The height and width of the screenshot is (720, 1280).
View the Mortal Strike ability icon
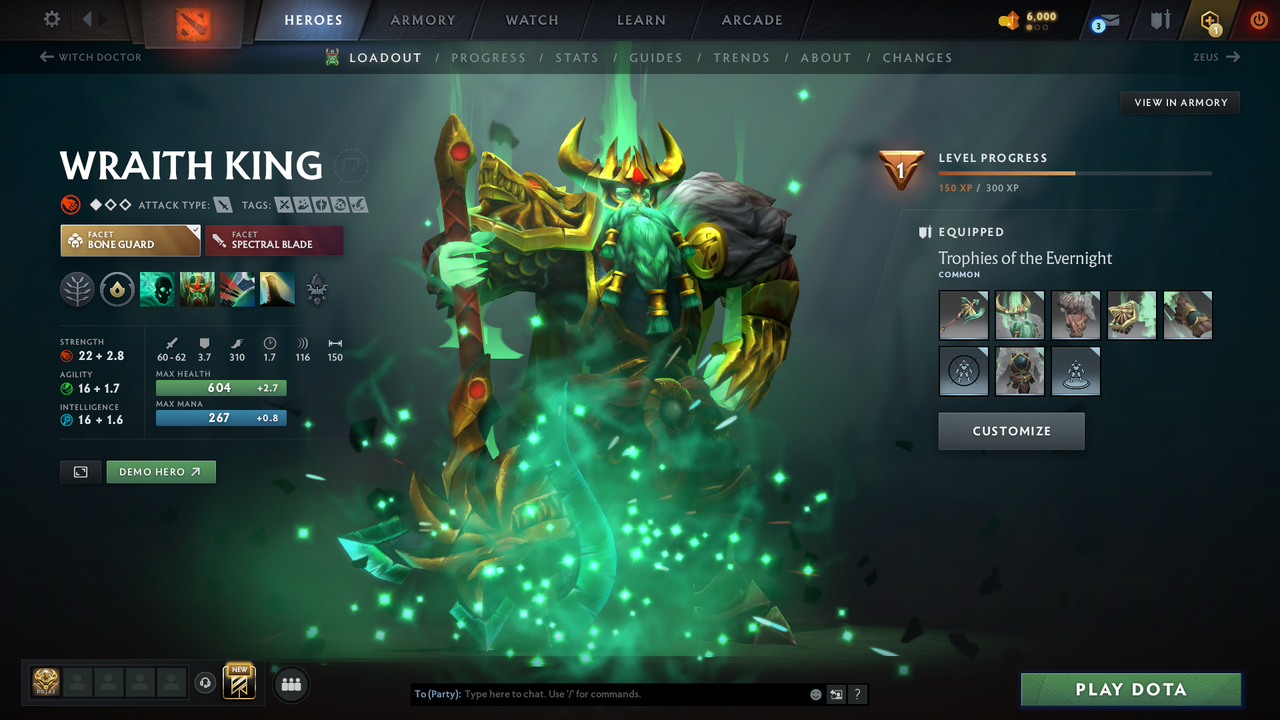tap(237, 289)
